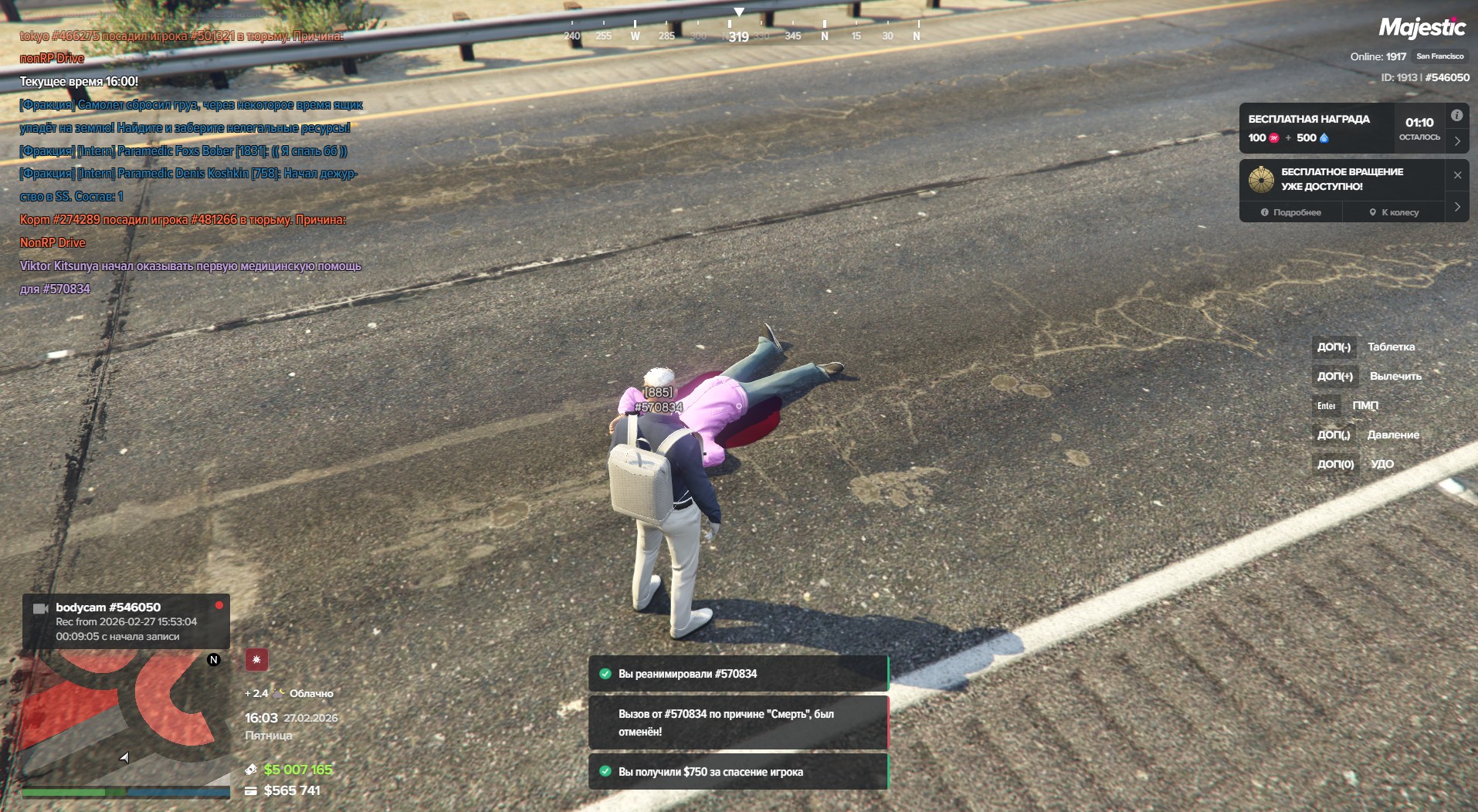The height and width of the screenshot is (812, 1478).
Task: Select the bodycam recording panel
Action: [x=126, y=621]
